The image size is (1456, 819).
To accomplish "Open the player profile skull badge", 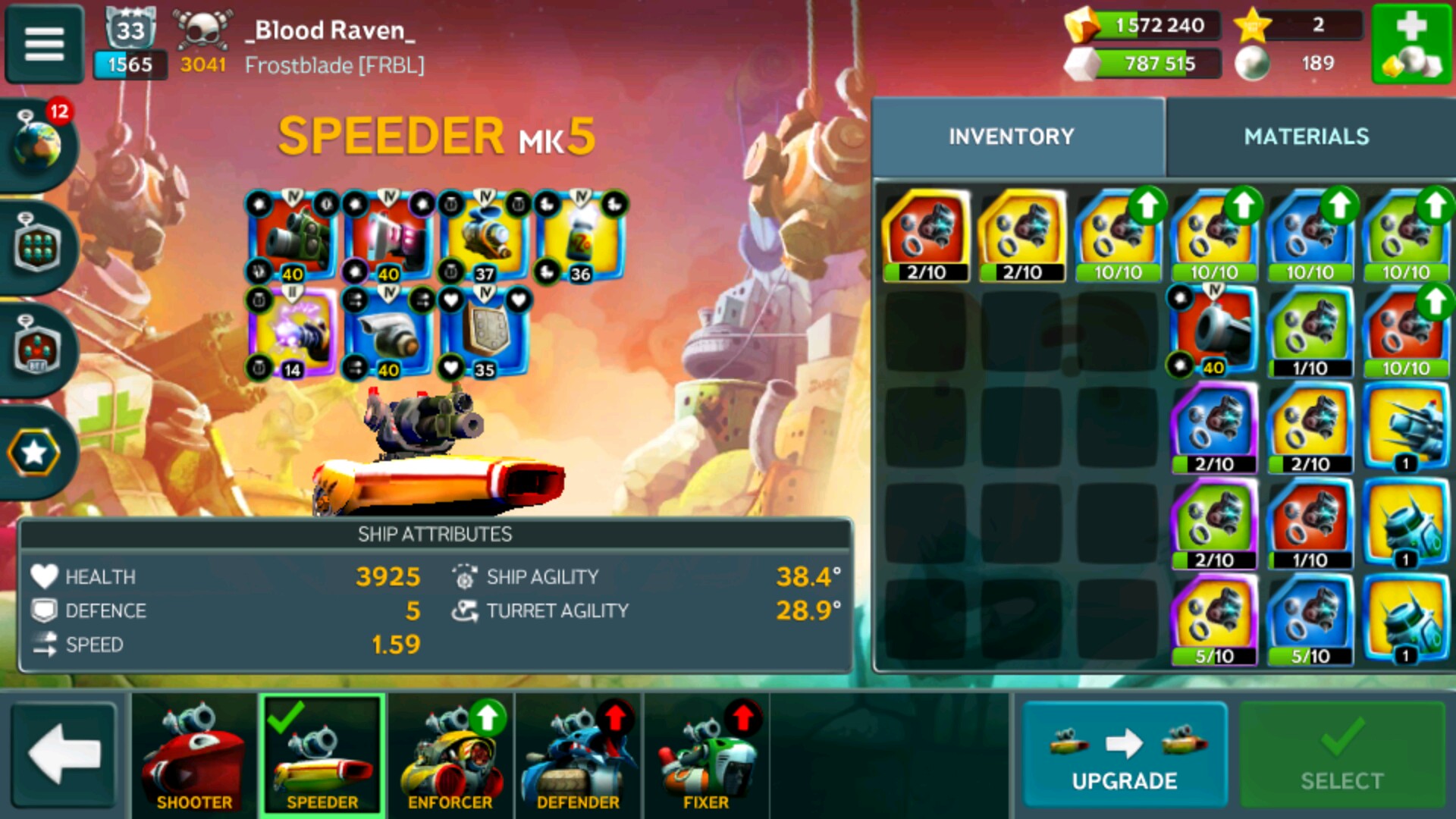I will click(202, 30).
